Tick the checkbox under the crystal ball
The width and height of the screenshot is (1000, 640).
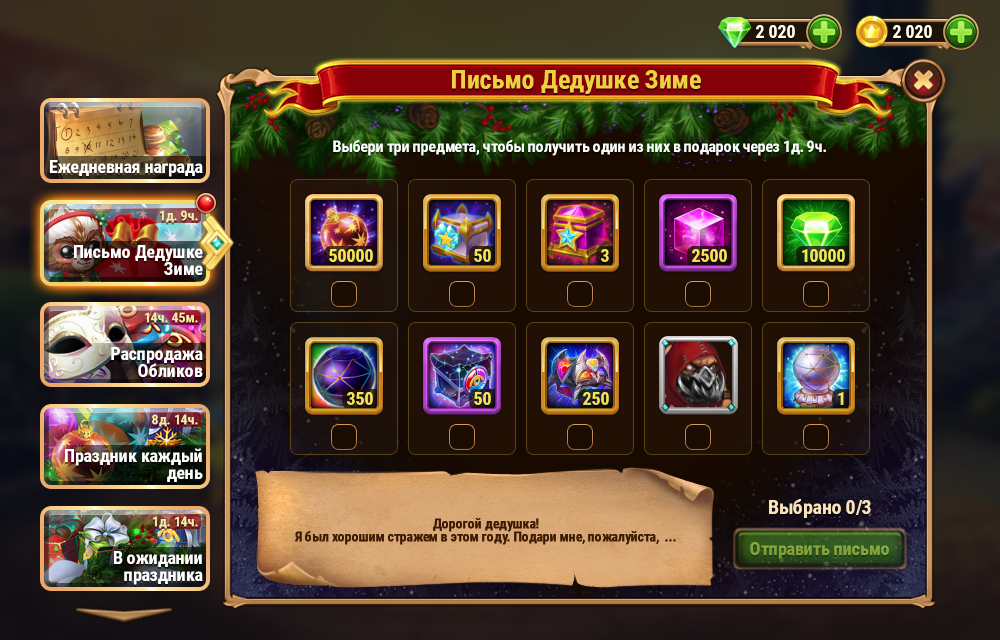click(816, 436)
